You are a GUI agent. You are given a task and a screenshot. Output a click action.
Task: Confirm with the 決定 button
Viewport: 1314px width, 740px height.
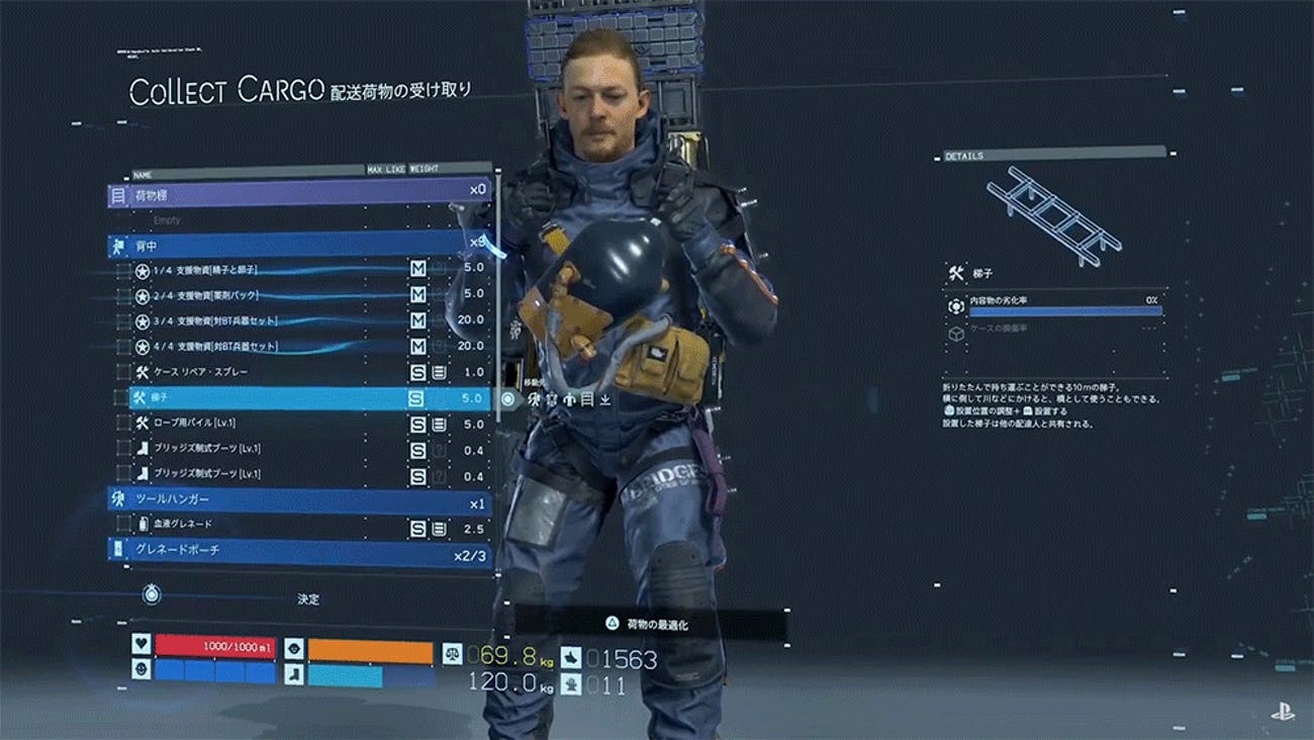308,599
